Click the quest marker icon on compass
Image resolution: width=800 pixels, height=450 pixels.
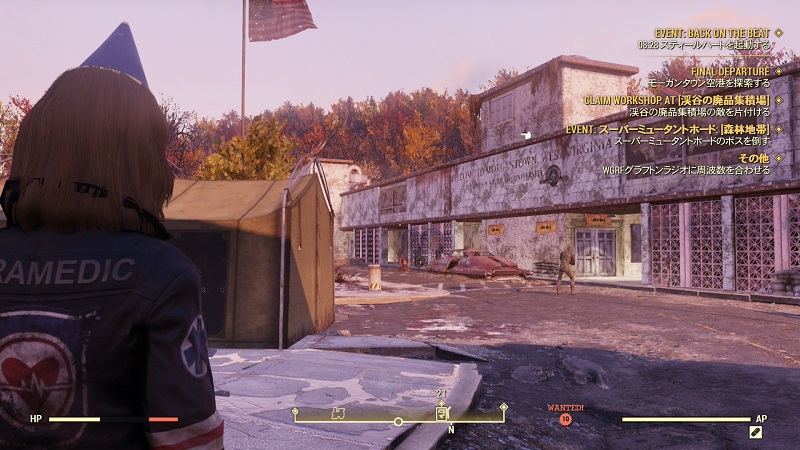[441, 411]
